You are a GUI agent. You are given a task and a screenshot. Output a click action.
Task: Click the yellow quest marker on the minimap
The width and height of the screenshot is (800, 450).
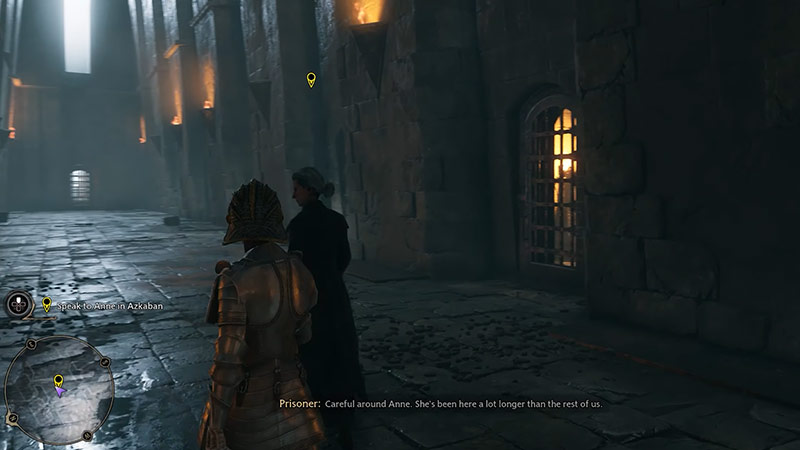(59, 380)
